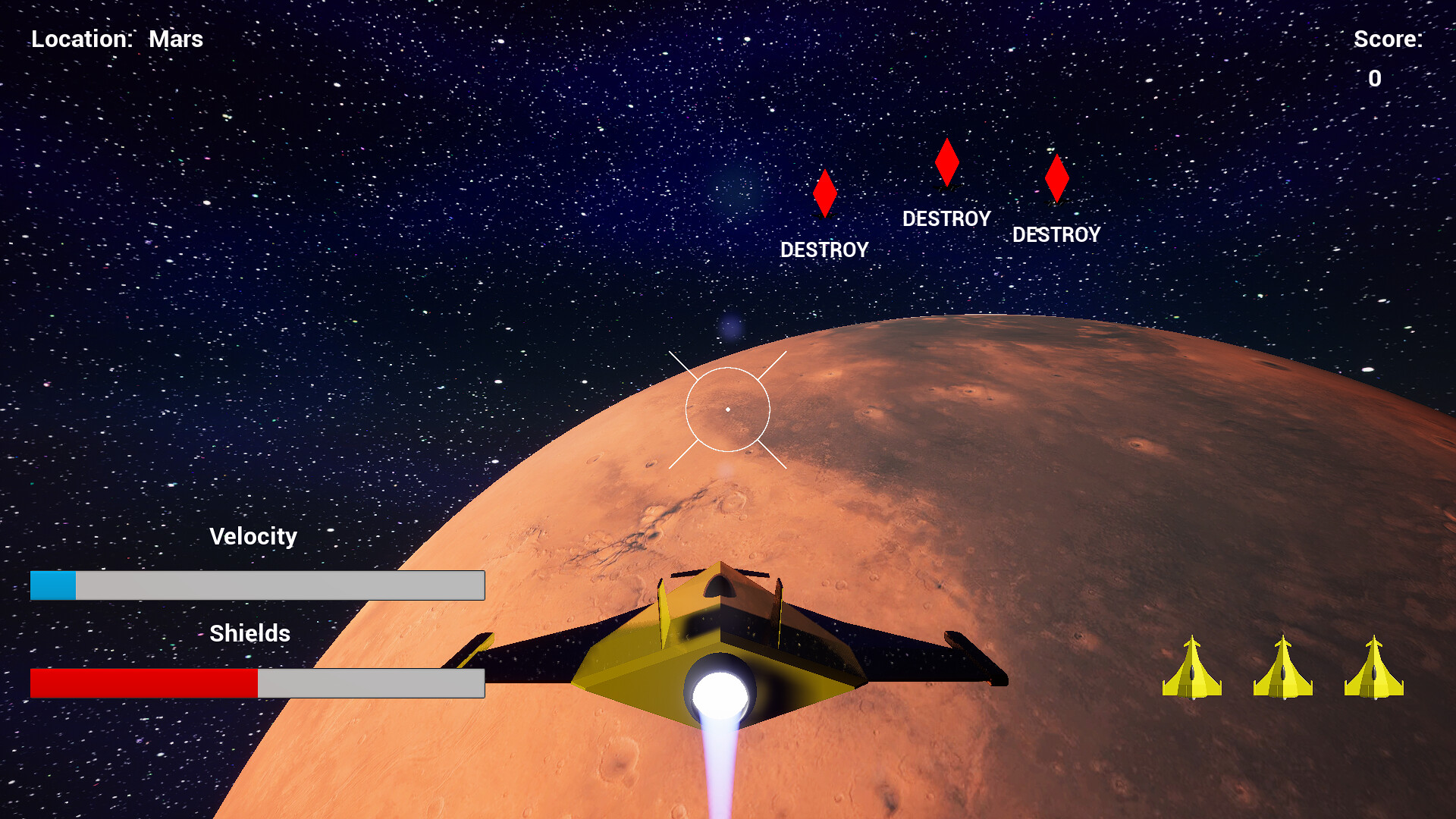Click the leftmost DESTROY diamond marker
This screenshot has height=819, width=1456.
click(825, 193)
